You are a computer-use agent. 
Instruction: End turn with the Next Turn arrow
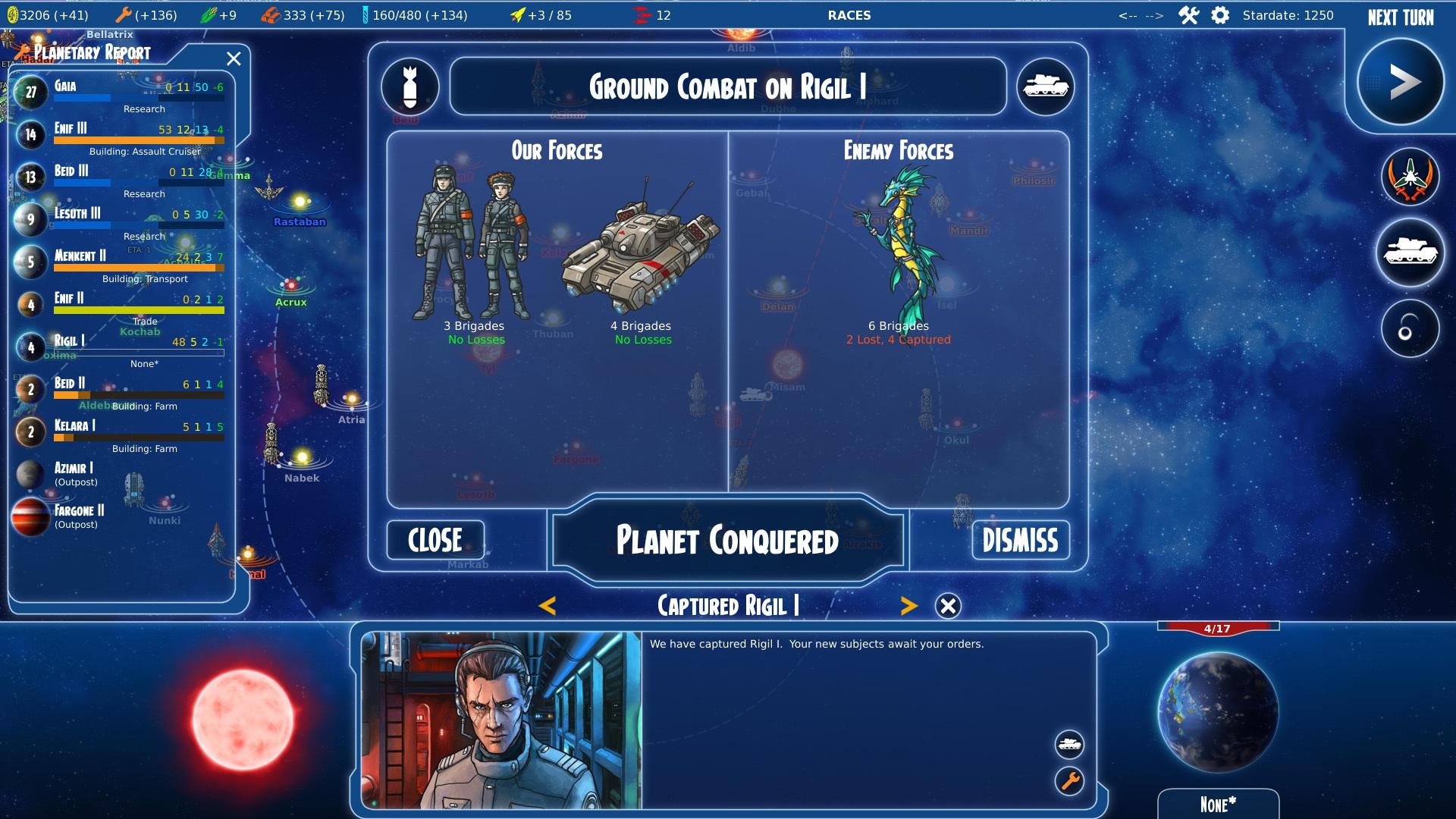(x=1400, y=82)
